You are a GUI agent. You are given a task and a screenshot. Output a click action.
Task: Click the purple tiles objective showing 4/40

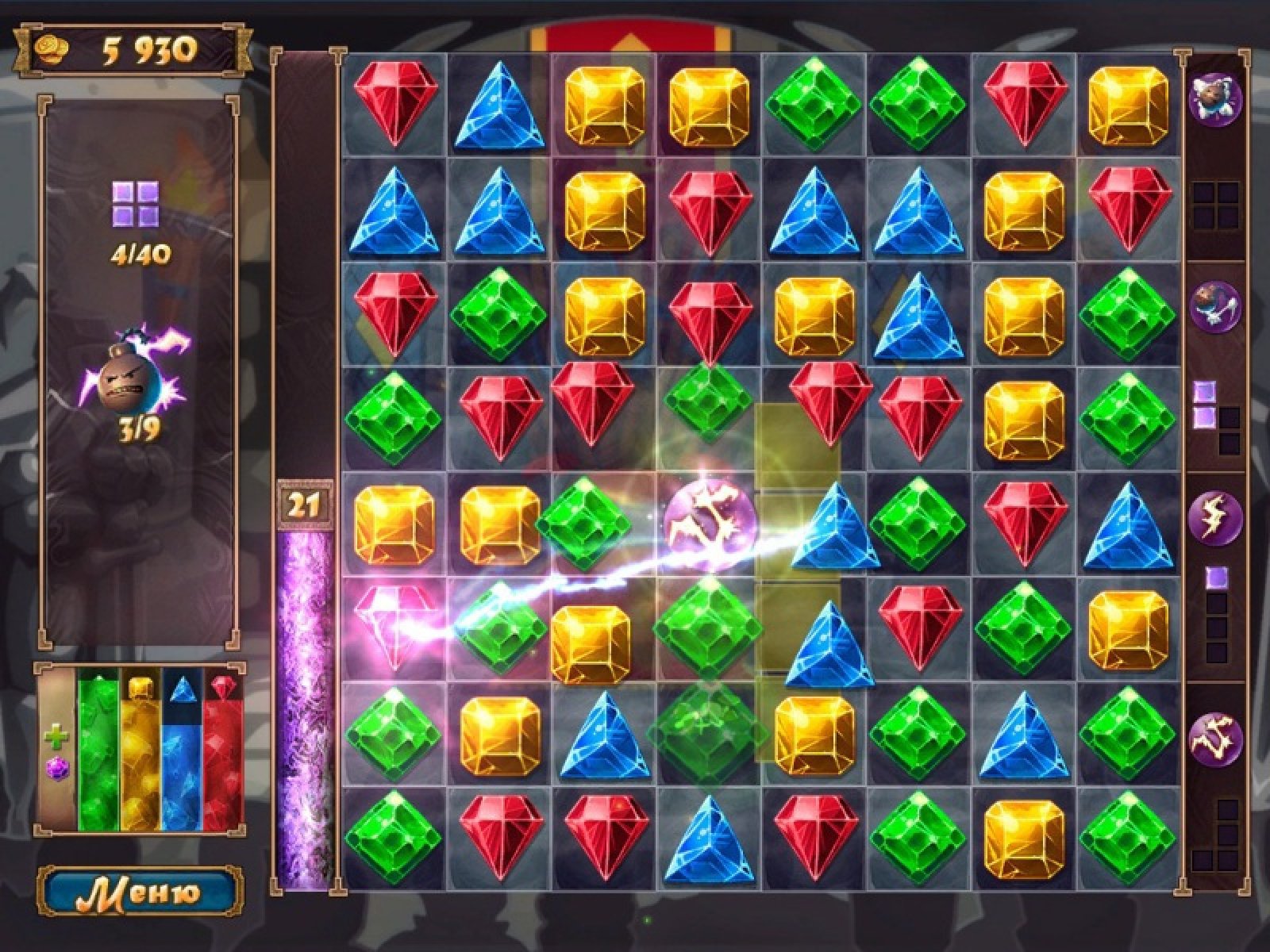(x=135, y=205)
